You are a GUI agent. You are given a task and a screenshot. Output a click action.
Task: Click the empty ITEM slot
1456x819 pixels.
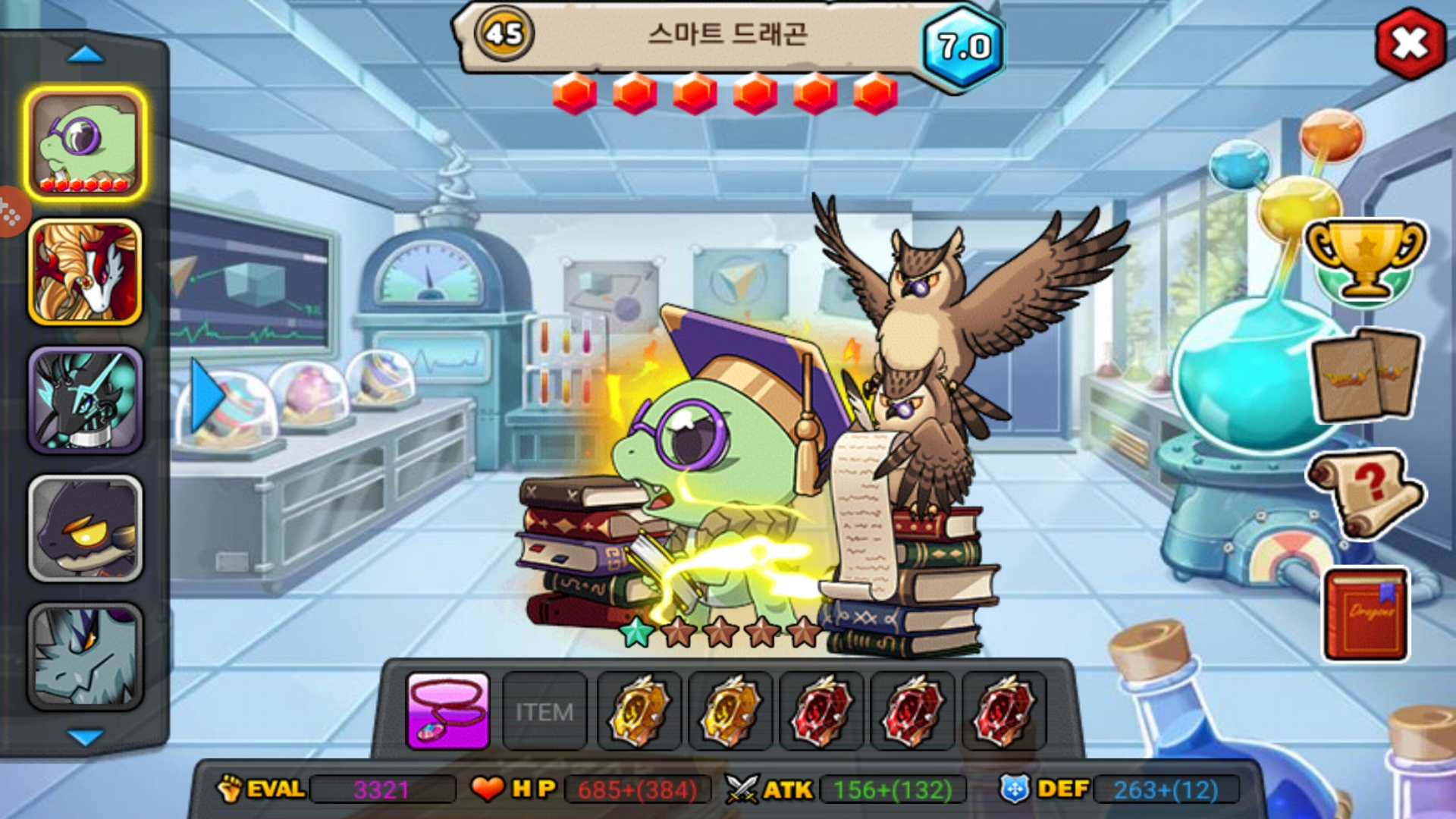544,711
